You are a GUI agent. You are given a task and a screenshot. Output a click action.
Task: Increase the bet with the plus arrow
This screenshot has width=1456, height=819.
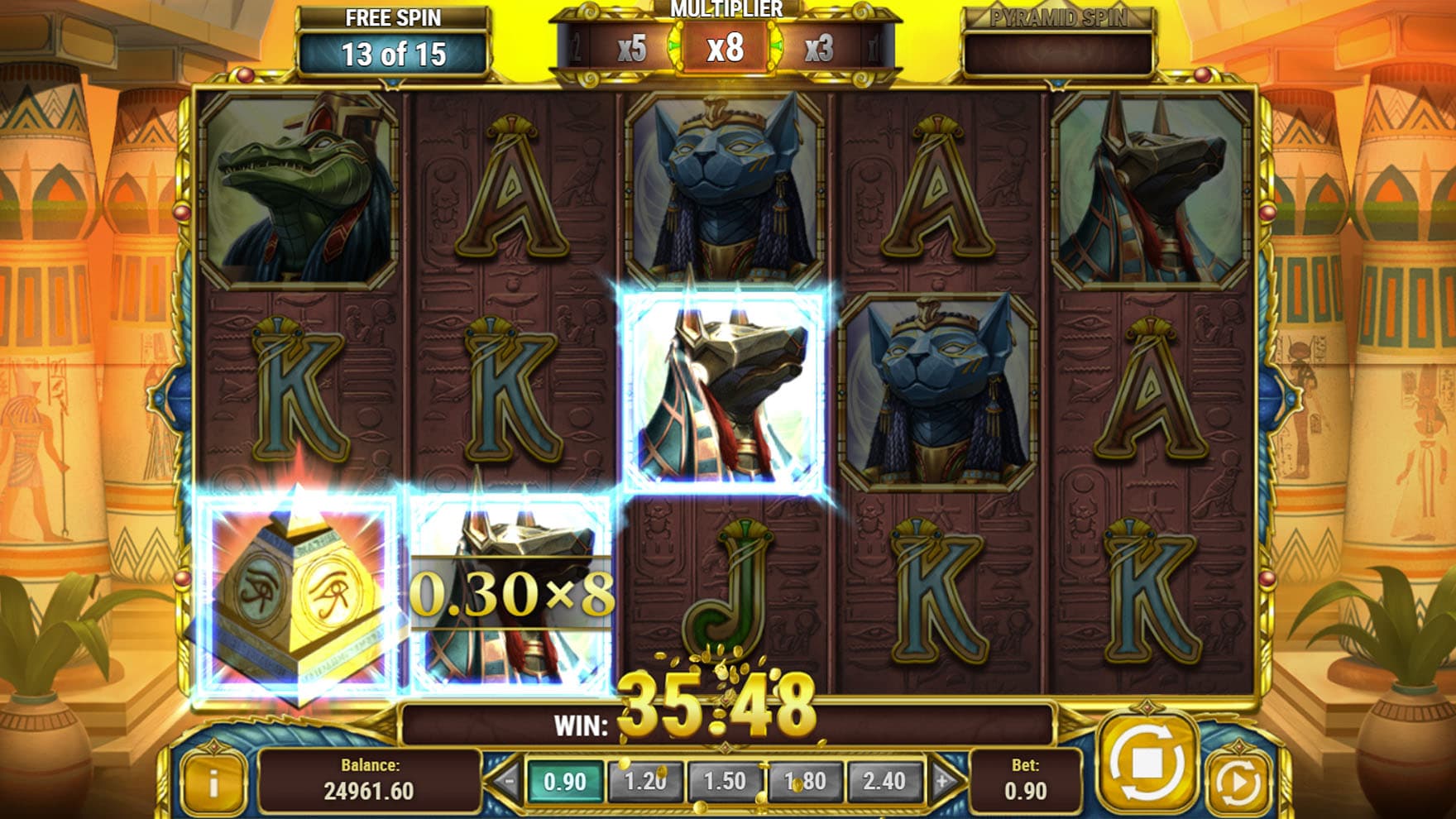click(x=942, y=782)
